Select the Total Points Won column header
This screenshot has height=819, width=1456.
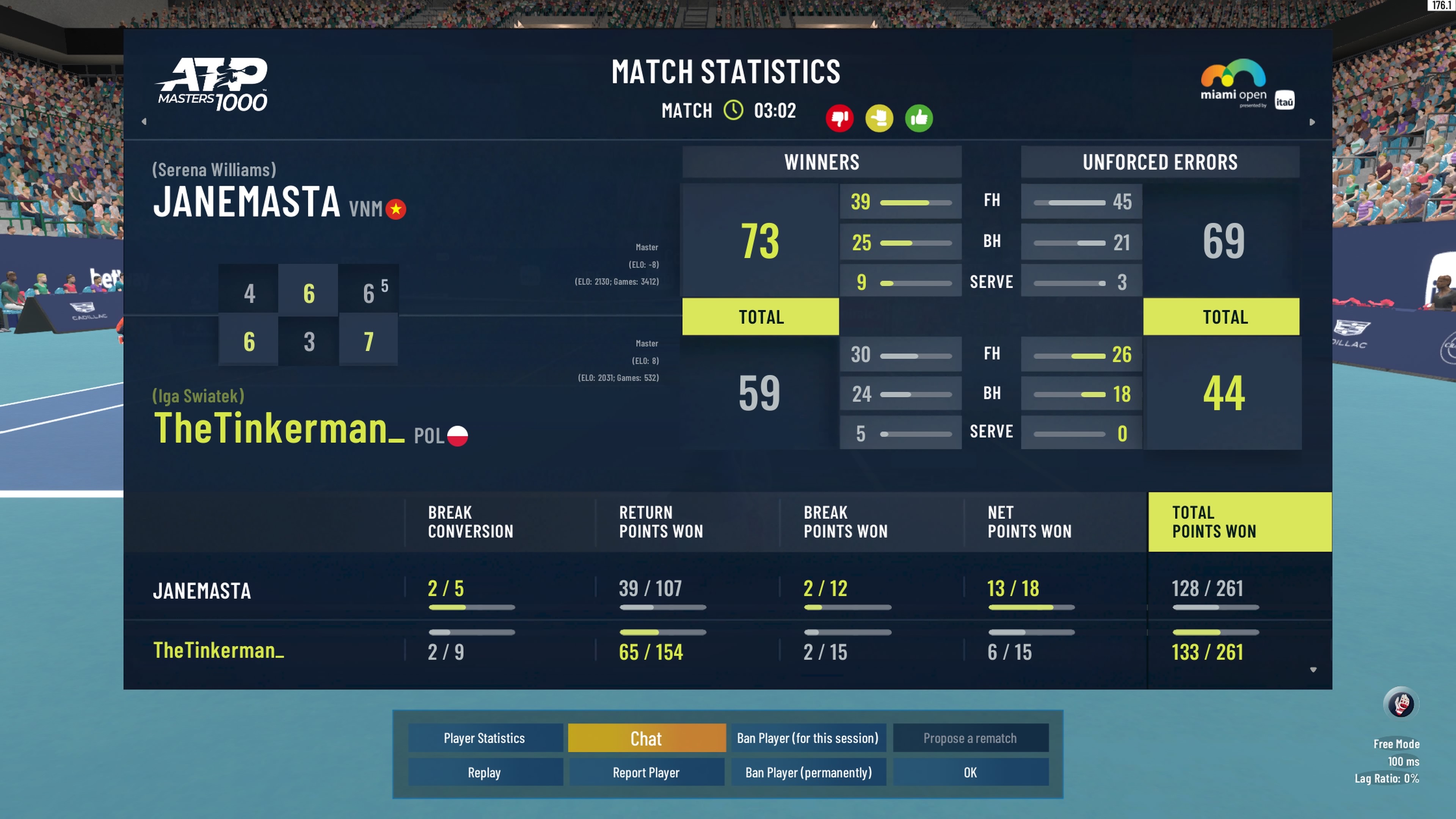click(x=1239, y=522)
